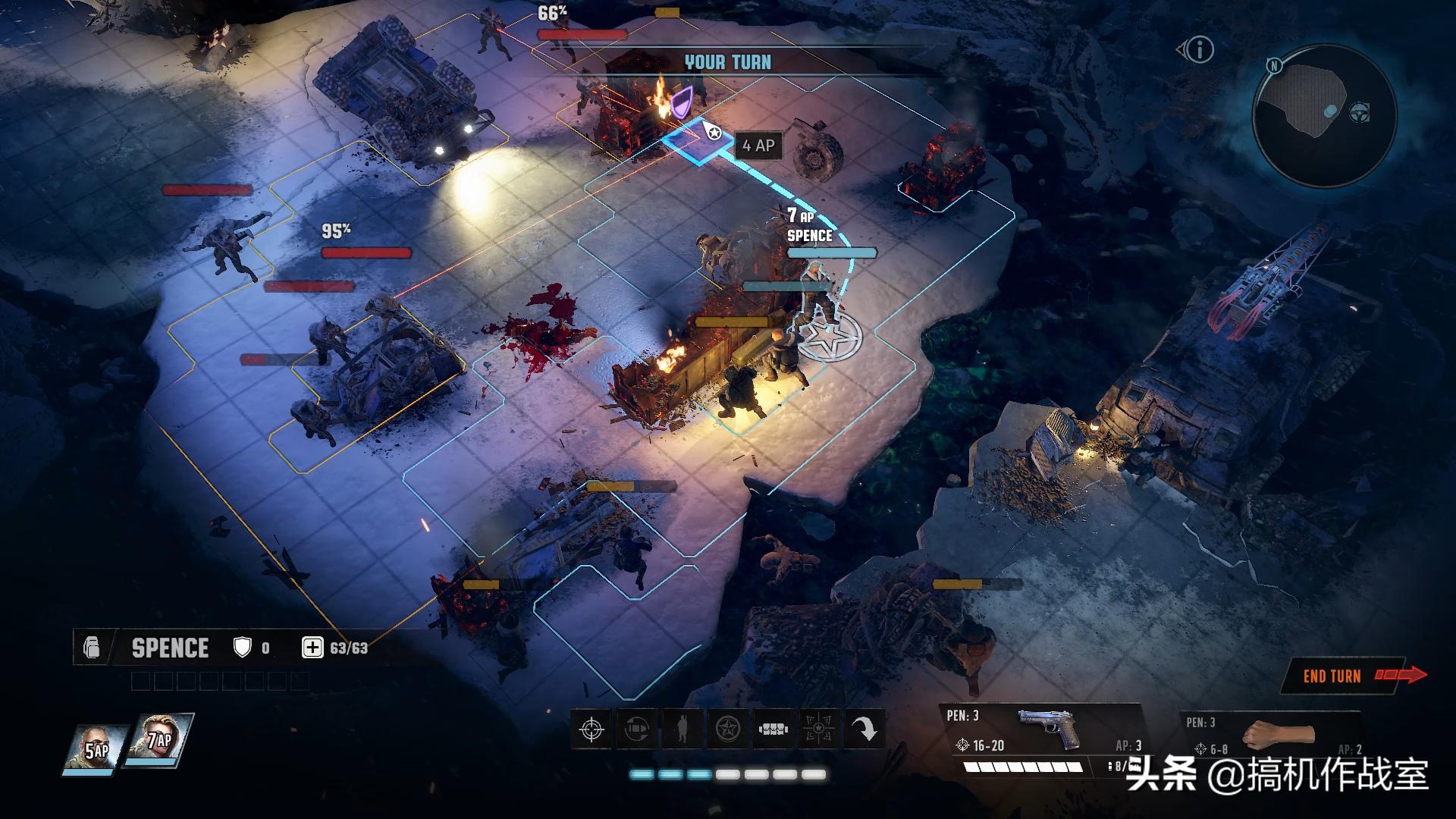Move Spence to the highlighted 4 AP tile
Viewport: 1456px width, 819px height.
point(698,143)
